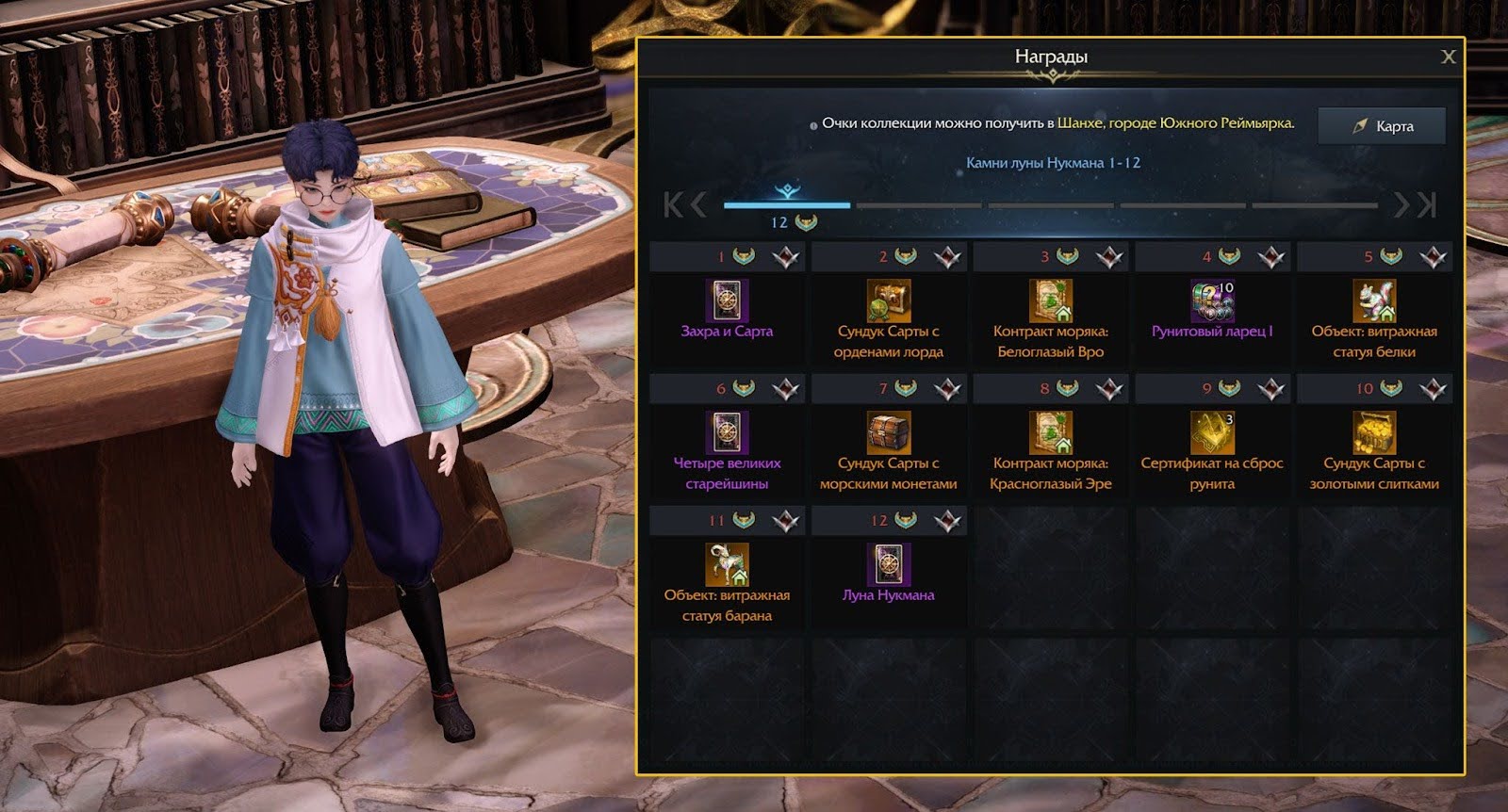
Task: Jump to the last rewards page
Action: coord(1427,204)
